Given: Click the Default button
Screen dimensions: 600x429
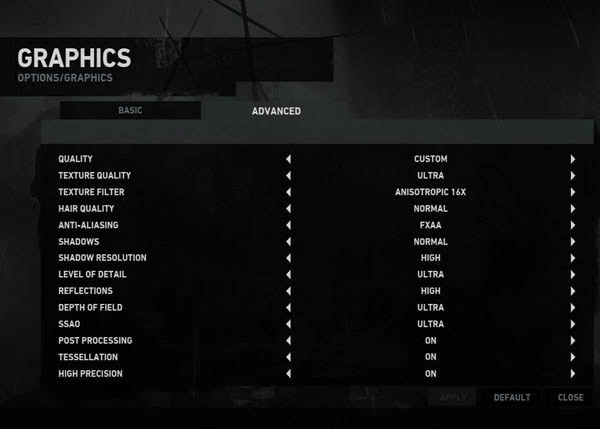Looking at the screenshot, I should 512,397.
